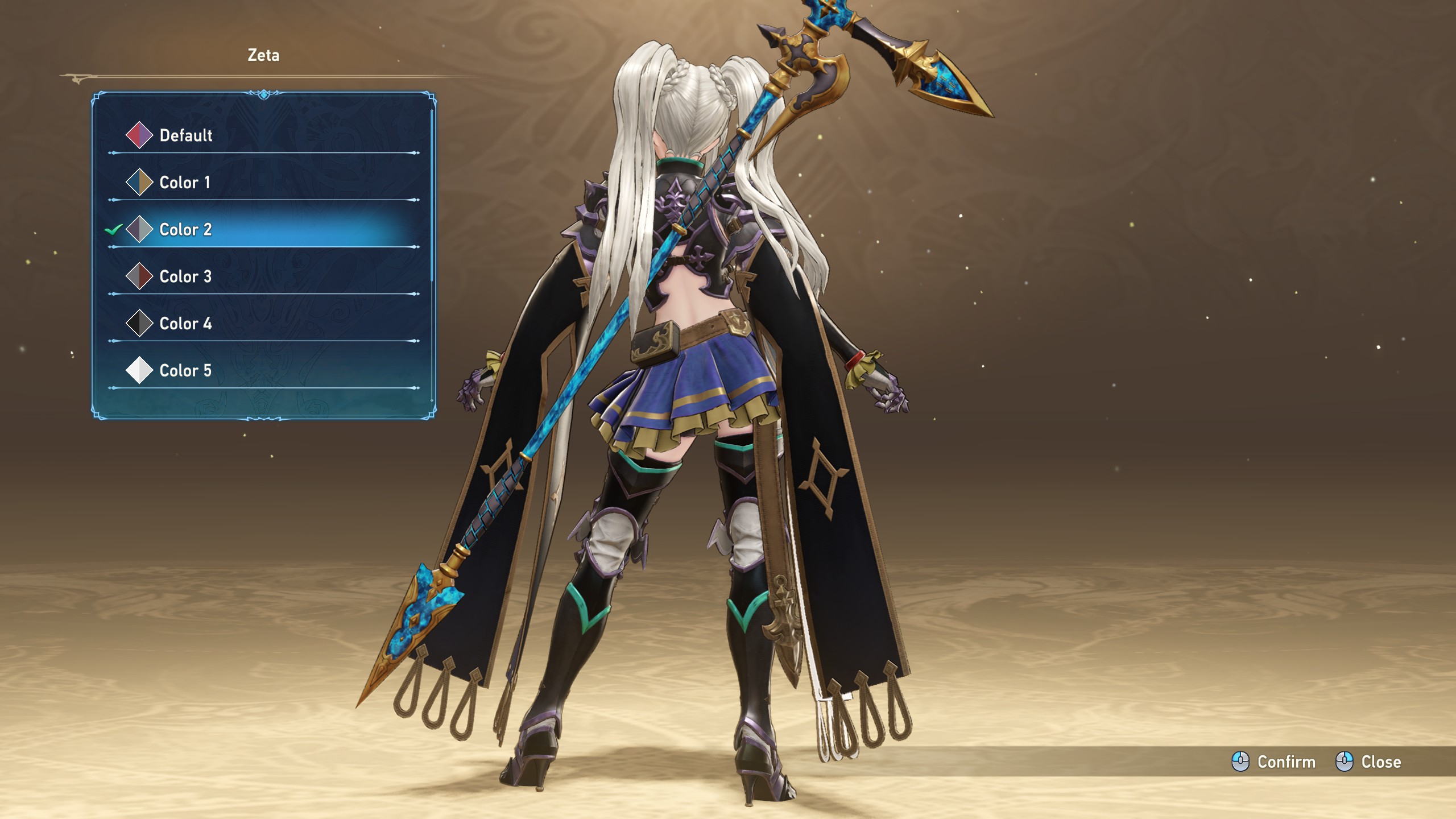Select the Default color scheme
This screenshot has height=819, width=1456.
(186, 135)
